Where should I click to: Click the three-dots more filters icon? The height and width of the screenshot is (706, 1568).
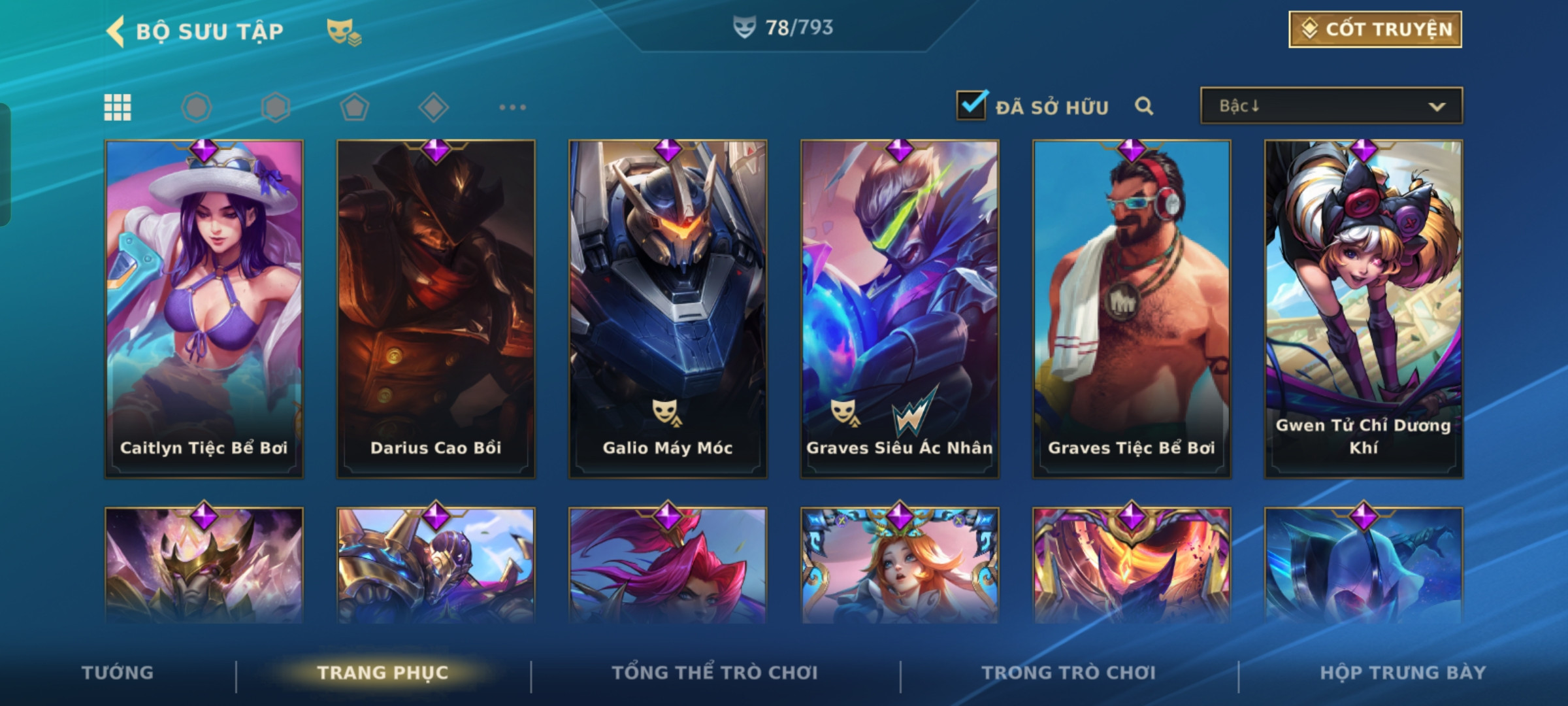[x=512, y=107]
